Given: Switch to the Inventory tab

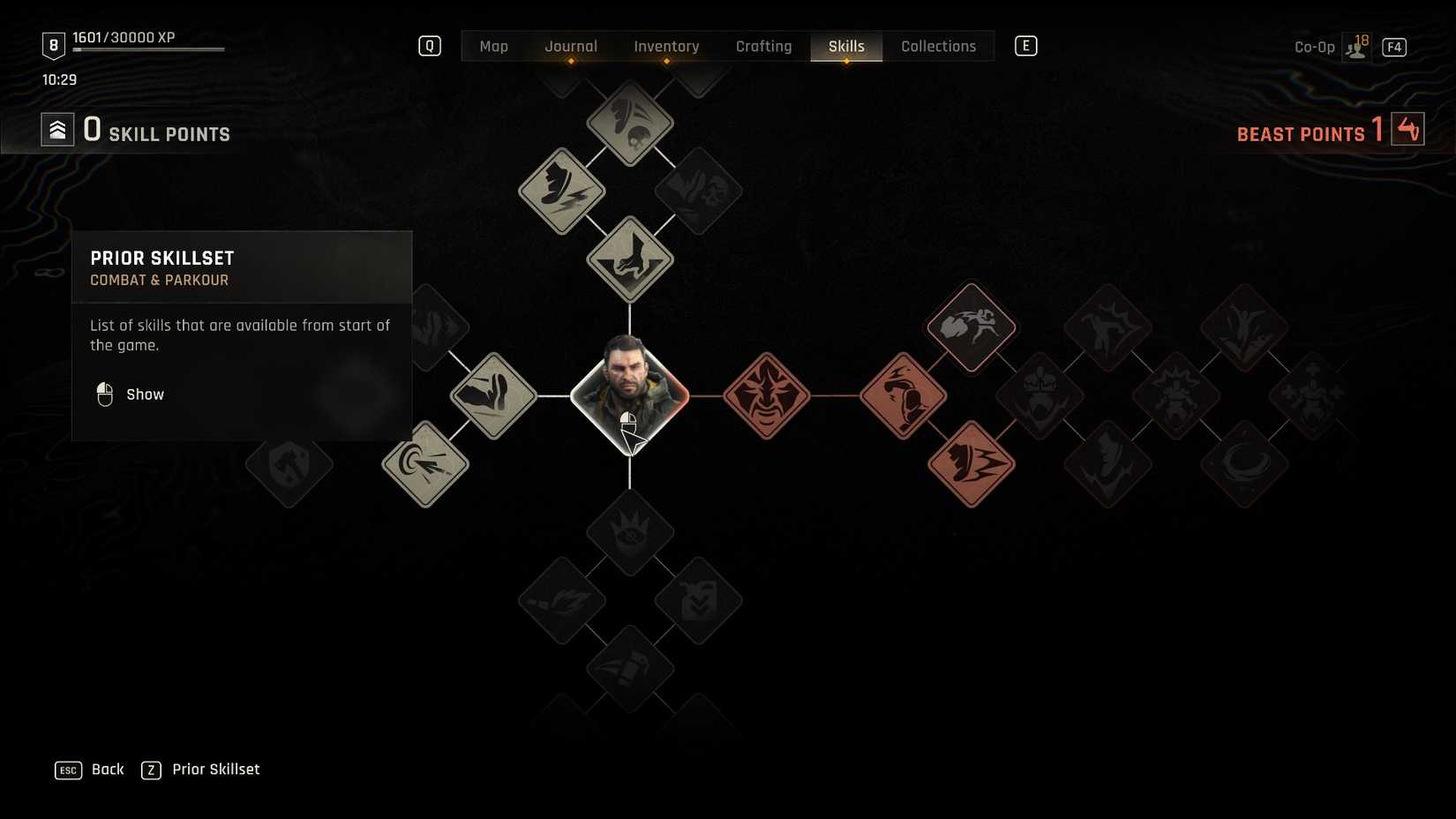Looking at the screenshot, I should pos(666,46).
